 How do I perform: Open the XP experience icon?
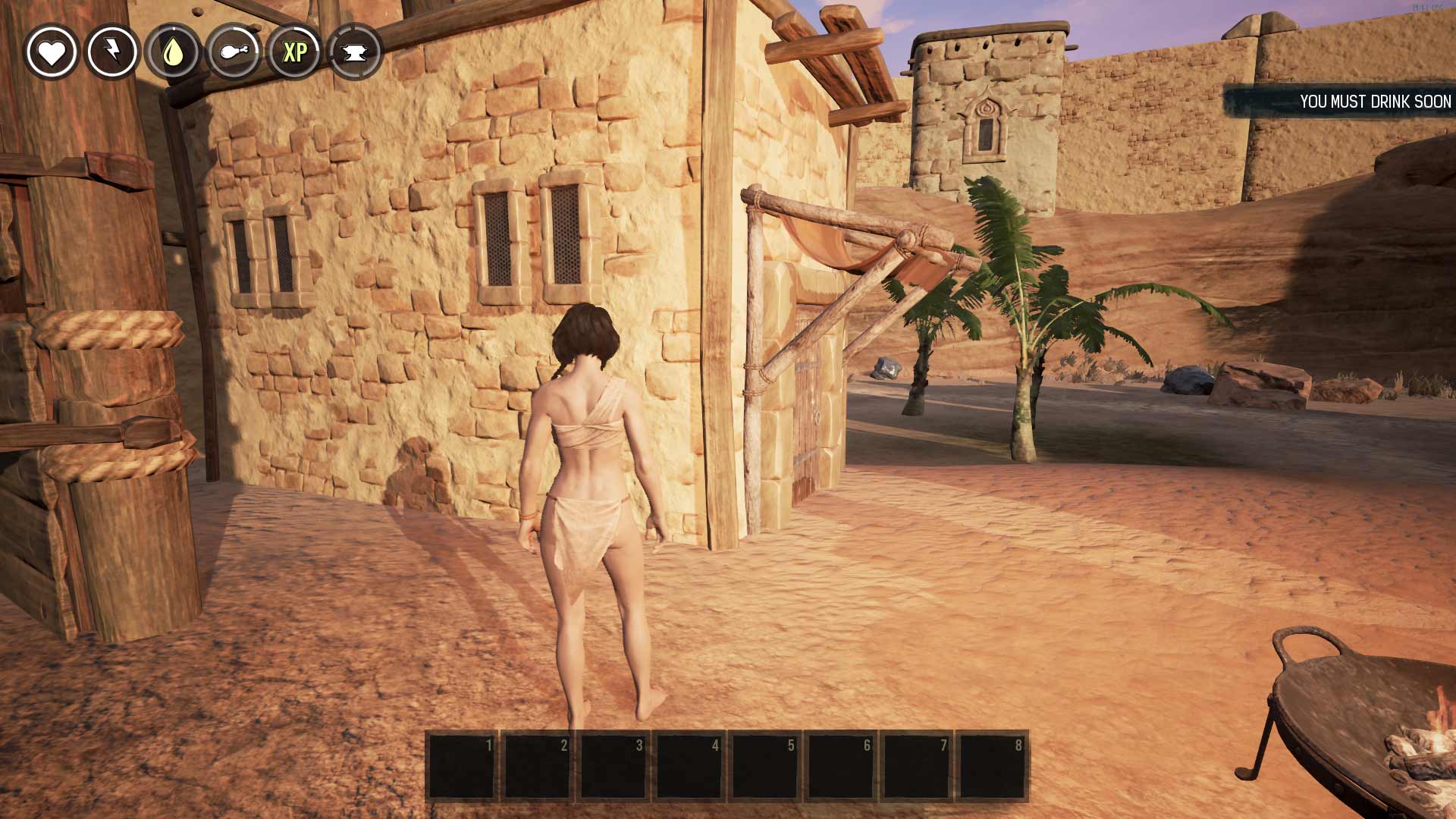point(294,52)
